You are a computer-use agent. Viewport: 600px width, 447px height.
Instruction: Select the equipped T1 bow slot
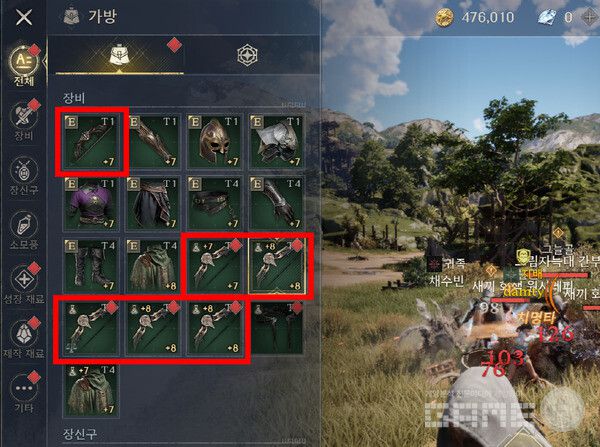(91, 140)
